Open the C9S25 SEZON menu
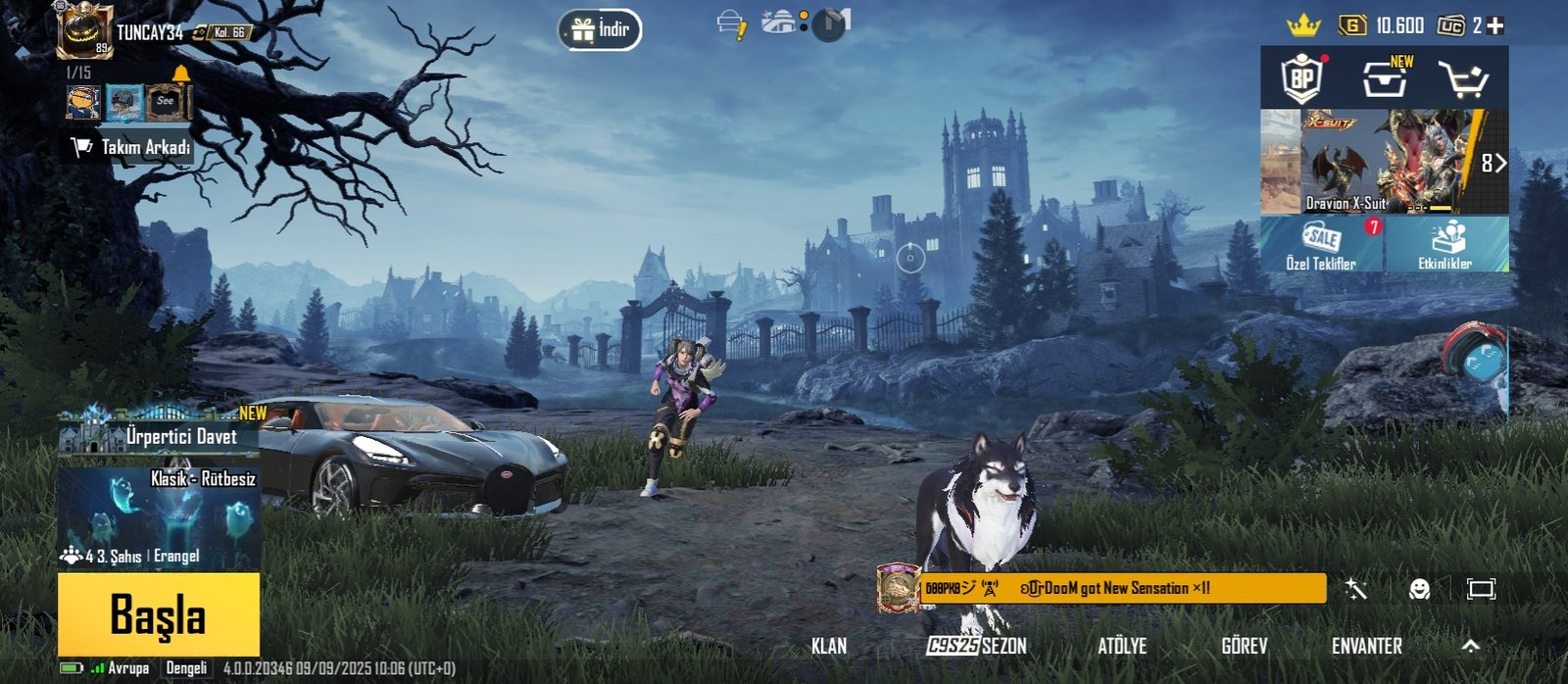Viewport: 1568px width, 684px height. tap(977, 646)
